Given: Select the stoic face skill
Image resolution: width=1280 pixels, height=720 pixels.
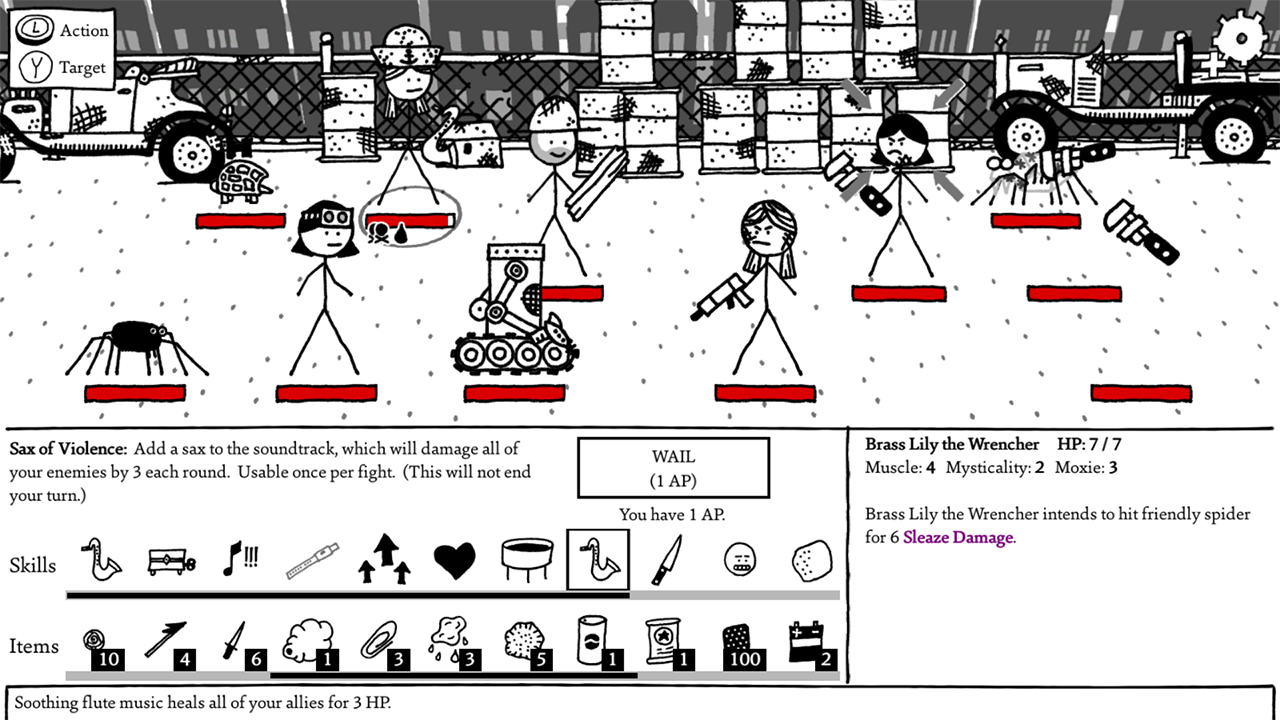Looking at the screenshot, I should [740, 559].
